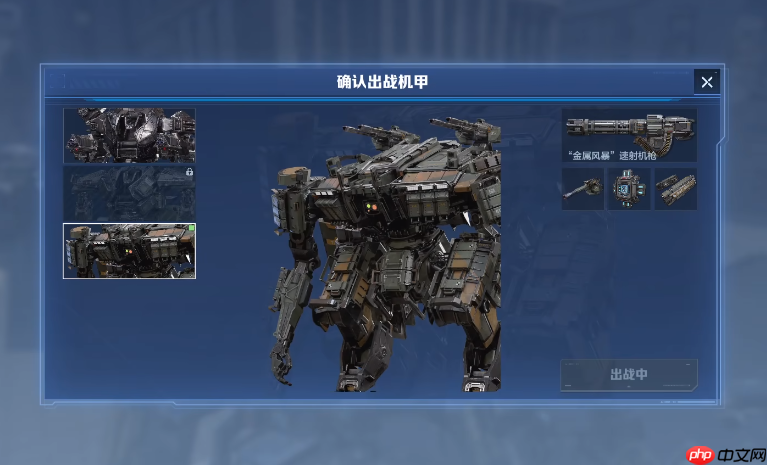This screenshot has height=465, width=767.
Task: Pick the twin missile pod slot
Action: pyautogui.click(x=676, y=189)
